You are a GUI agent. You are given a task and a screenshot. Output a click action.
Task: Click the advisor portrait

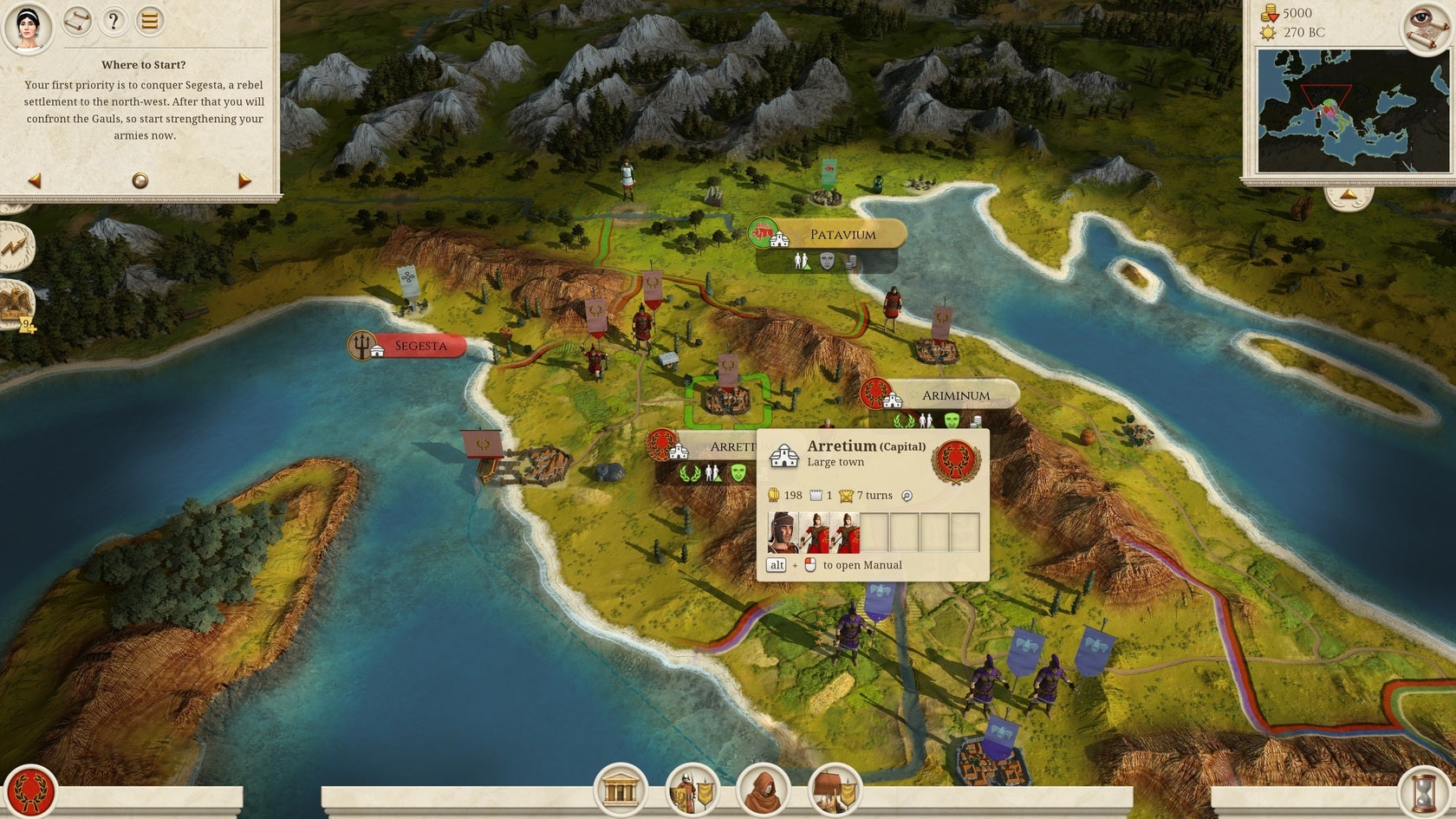[x=29, y=26]
